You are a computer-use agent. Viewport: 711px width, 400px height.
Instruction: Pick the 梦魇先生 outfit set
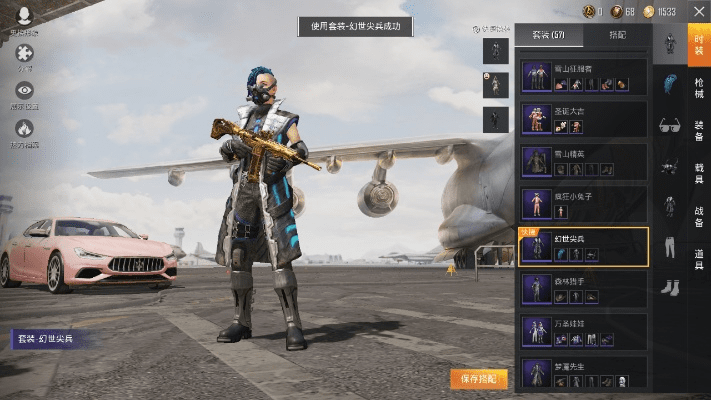(x=584, y=372)
